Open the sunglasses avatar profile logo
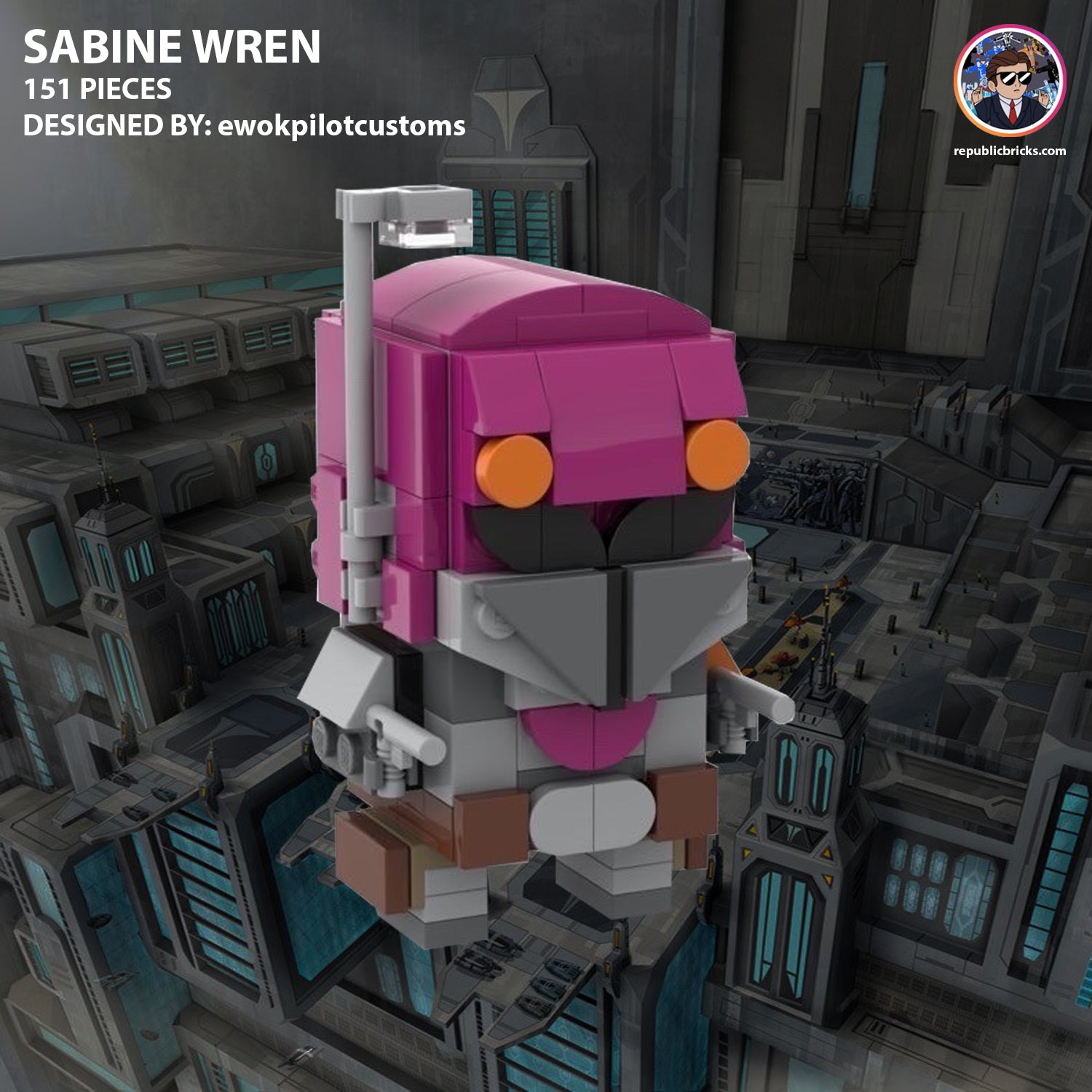This screenshot has width=1092, height=1092. point(1010,81)
